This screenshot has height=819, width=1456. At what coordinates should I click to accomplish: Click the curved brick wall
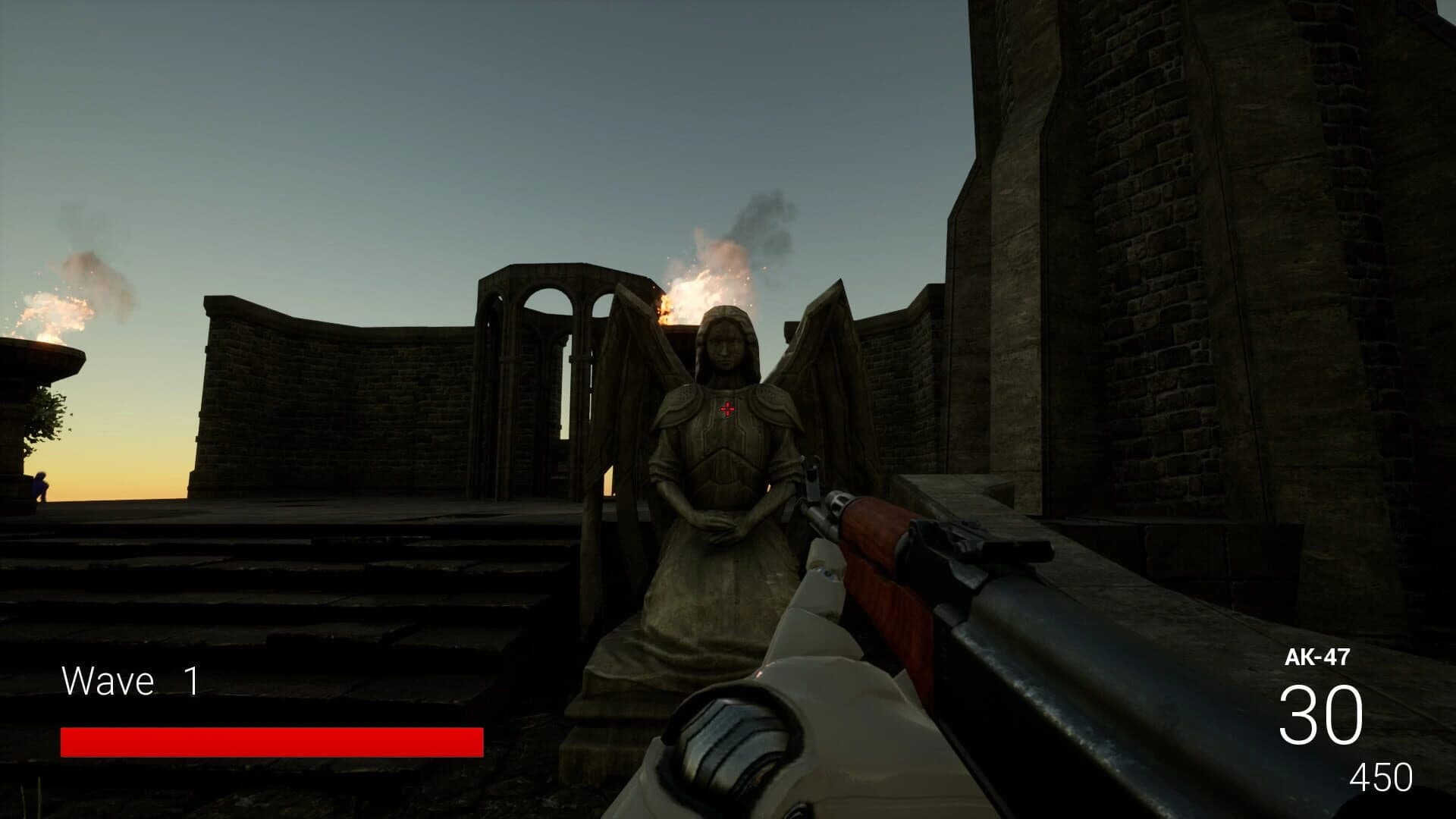click(x=318, y=379)
